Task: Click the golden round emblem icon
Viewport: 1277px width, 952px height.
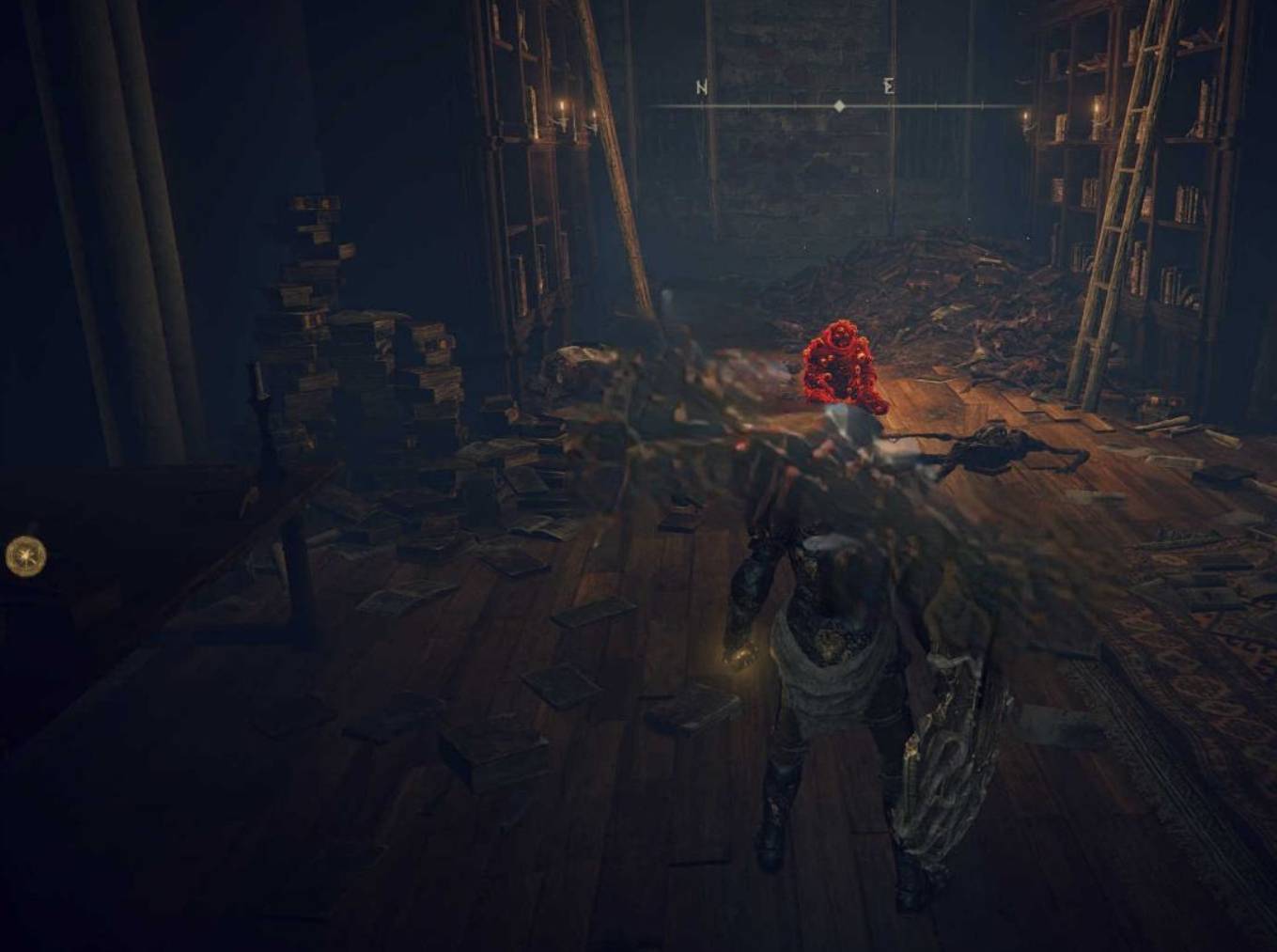Action: pyautogui.click(x=25, y=556)
